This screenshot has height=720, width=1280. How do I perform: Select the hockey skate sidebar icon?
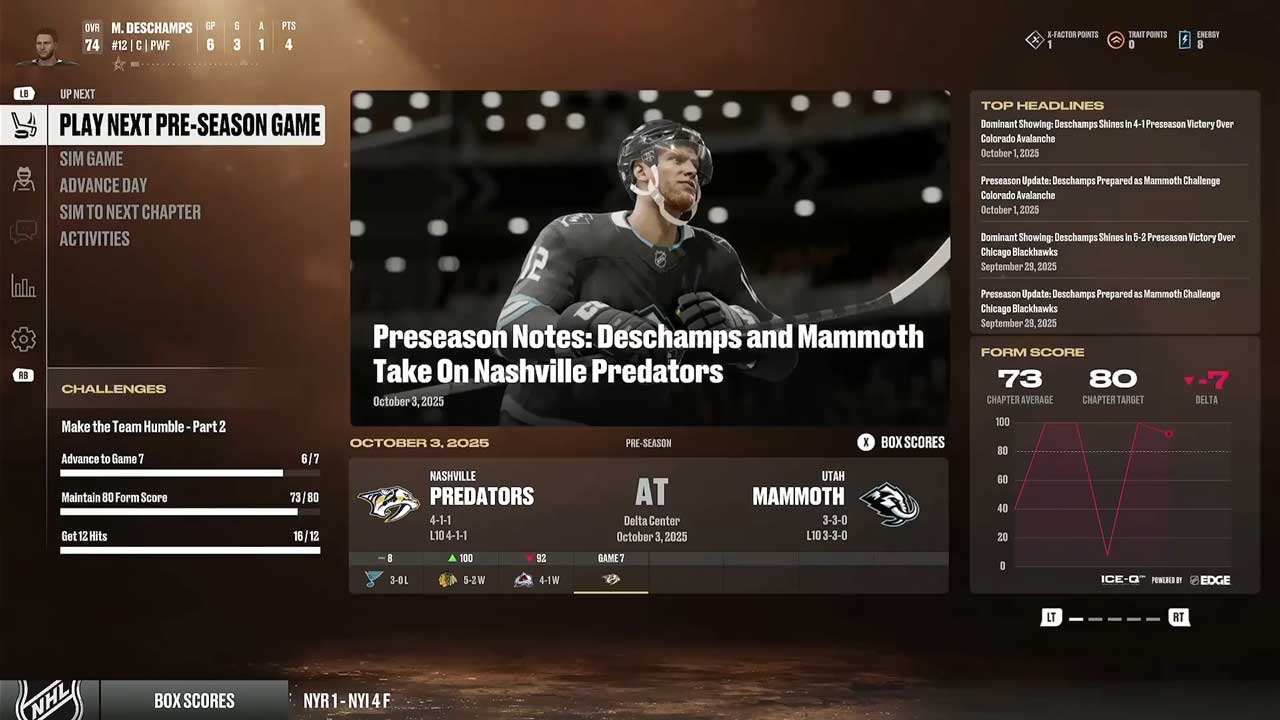23,126
